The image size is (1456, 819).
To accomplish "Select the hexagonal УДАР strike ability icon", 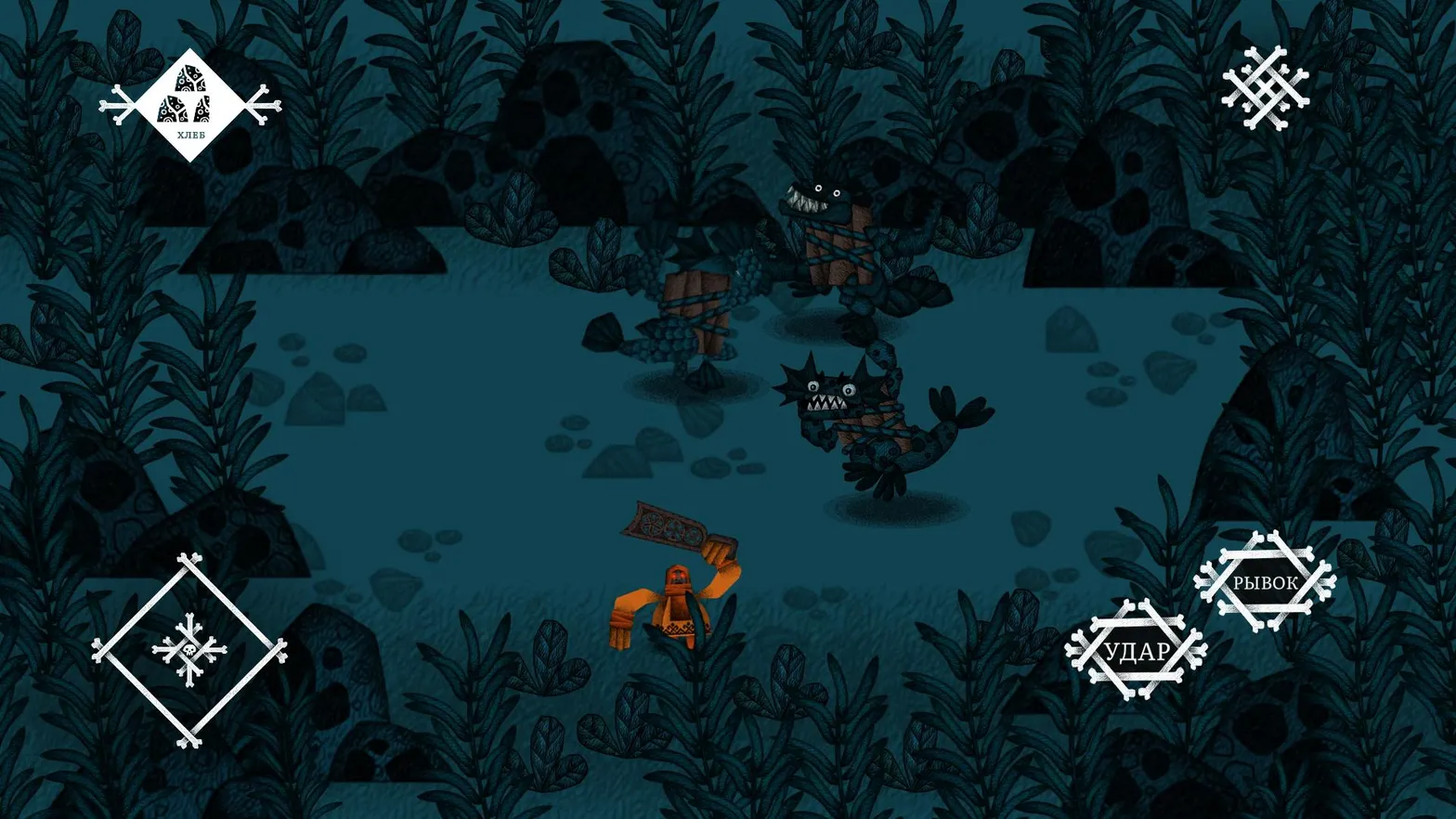I will (1138, 650).
